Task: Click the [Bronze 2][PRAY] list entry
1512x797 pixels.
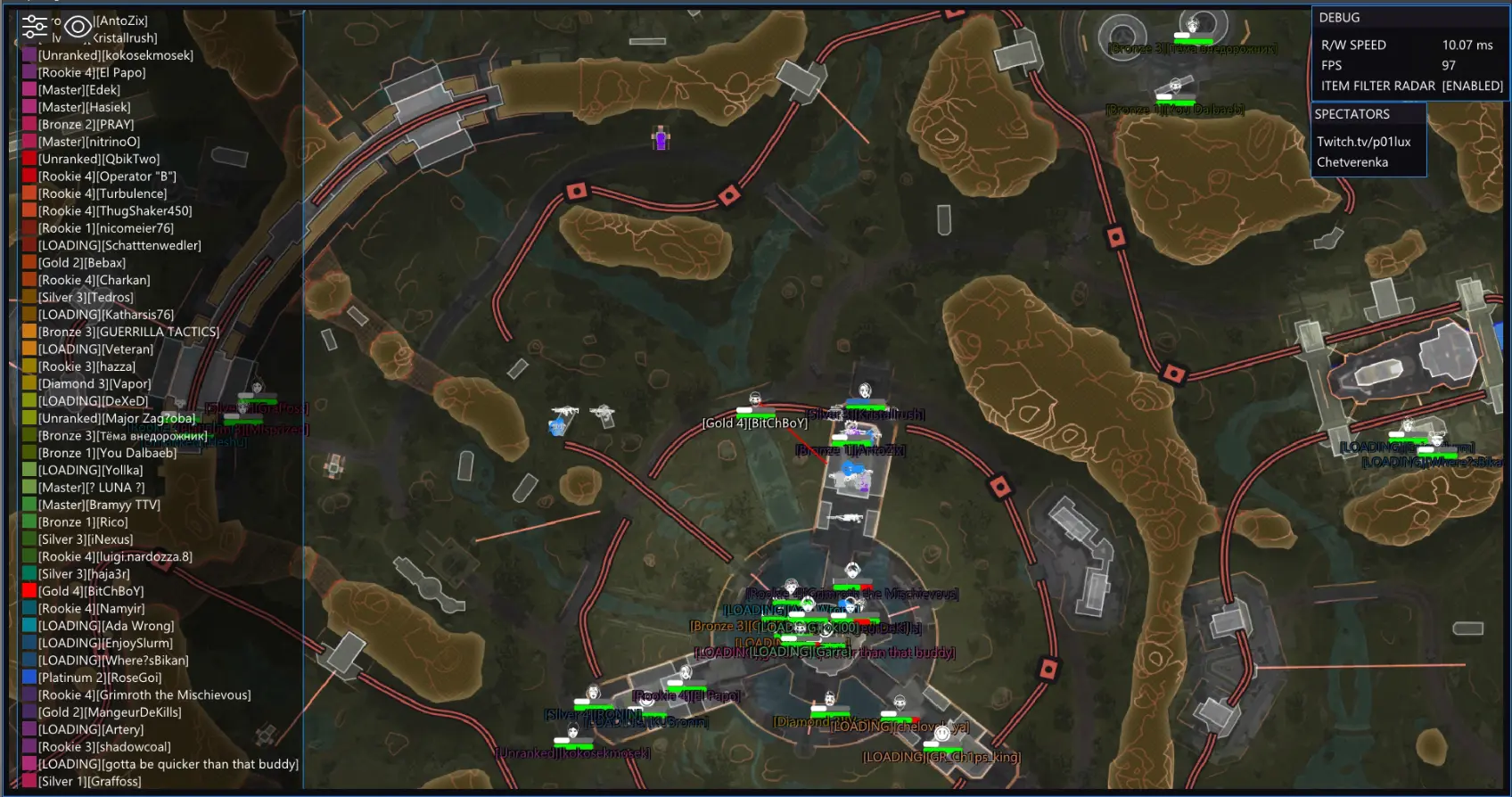Action: pos(86,125)
